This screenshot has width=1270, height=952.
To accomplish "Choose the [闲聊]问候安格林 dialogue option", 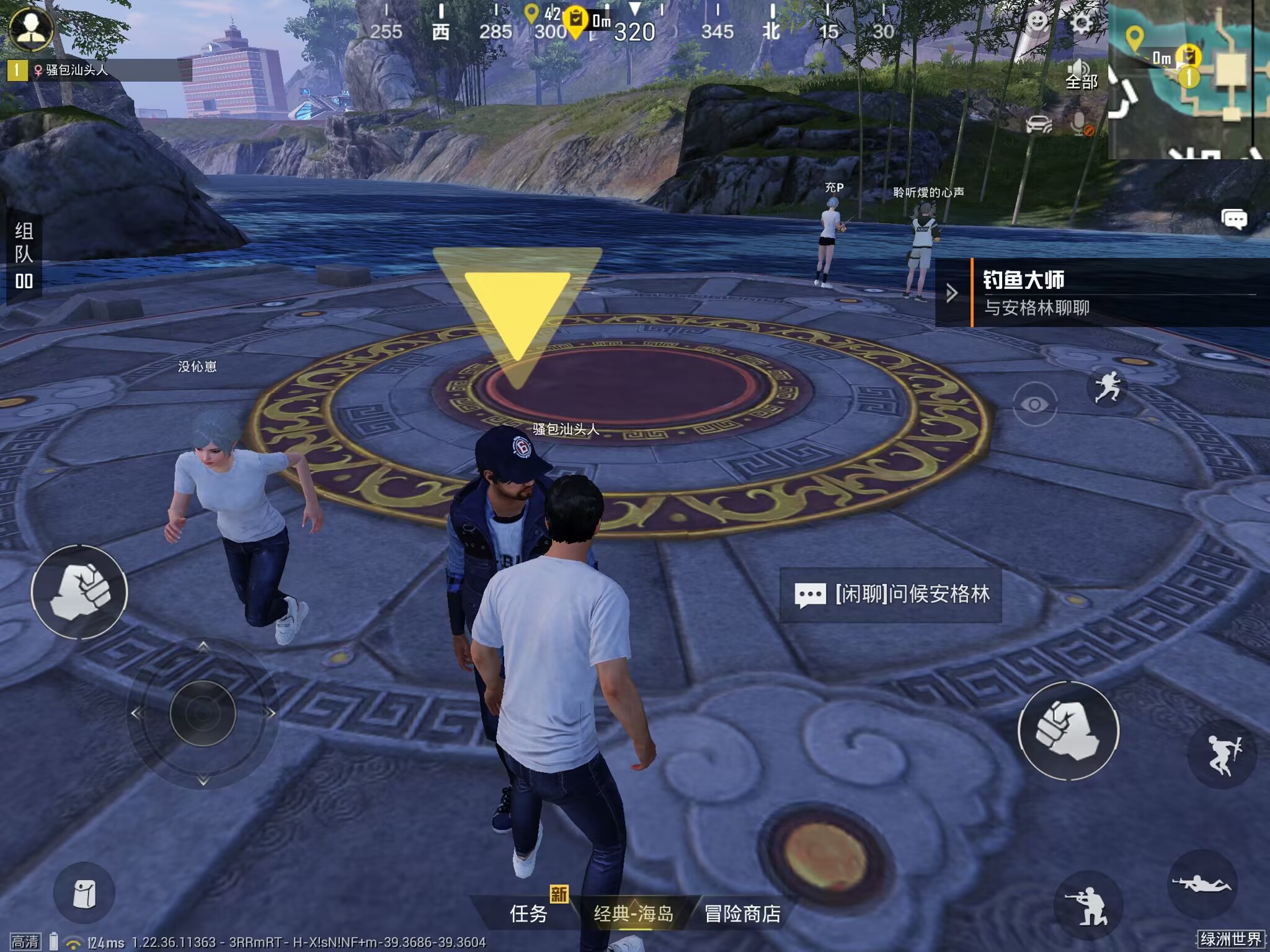I will tap(891, 594).
